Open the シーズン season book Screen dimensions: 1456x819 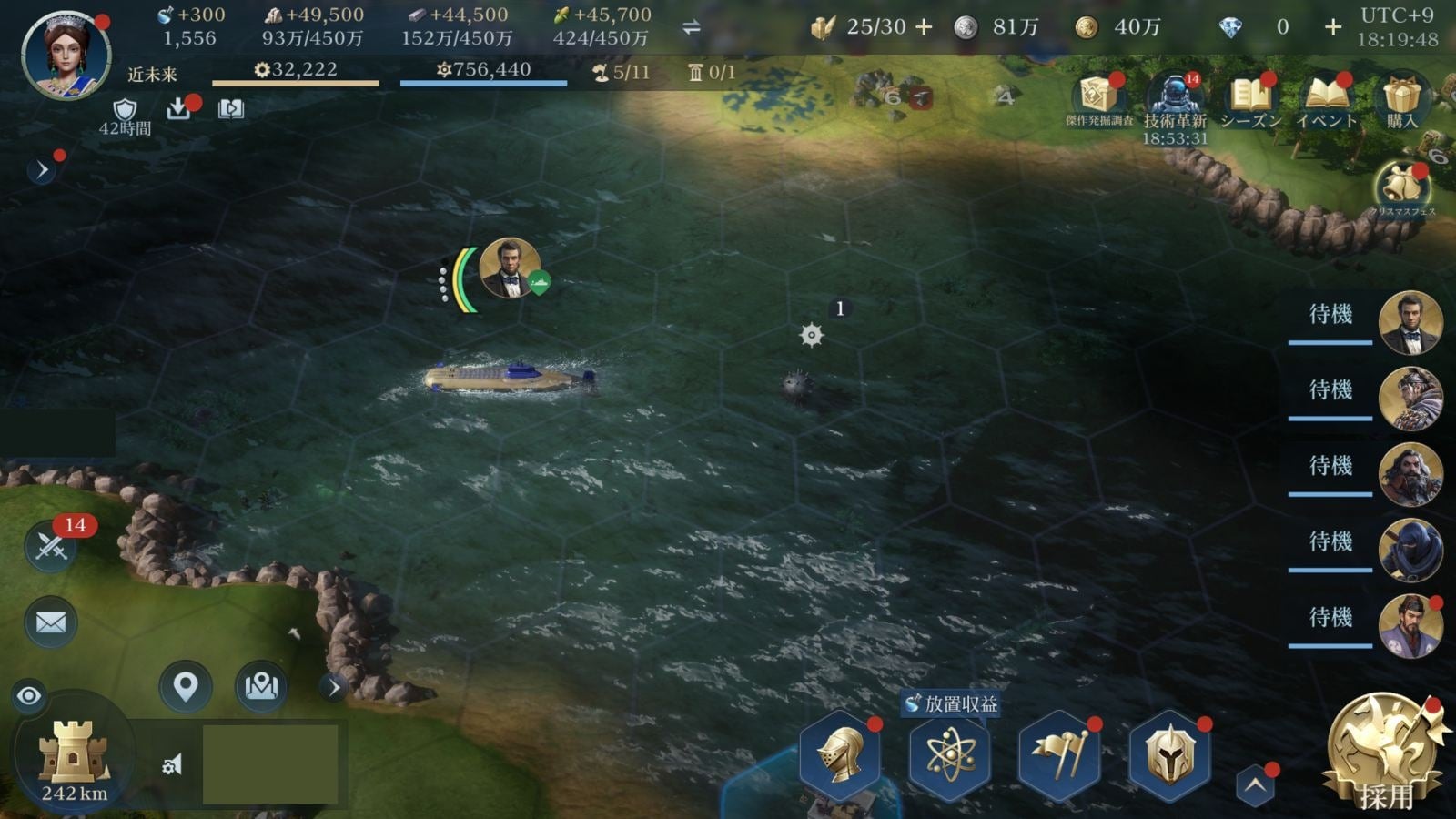1250,100
